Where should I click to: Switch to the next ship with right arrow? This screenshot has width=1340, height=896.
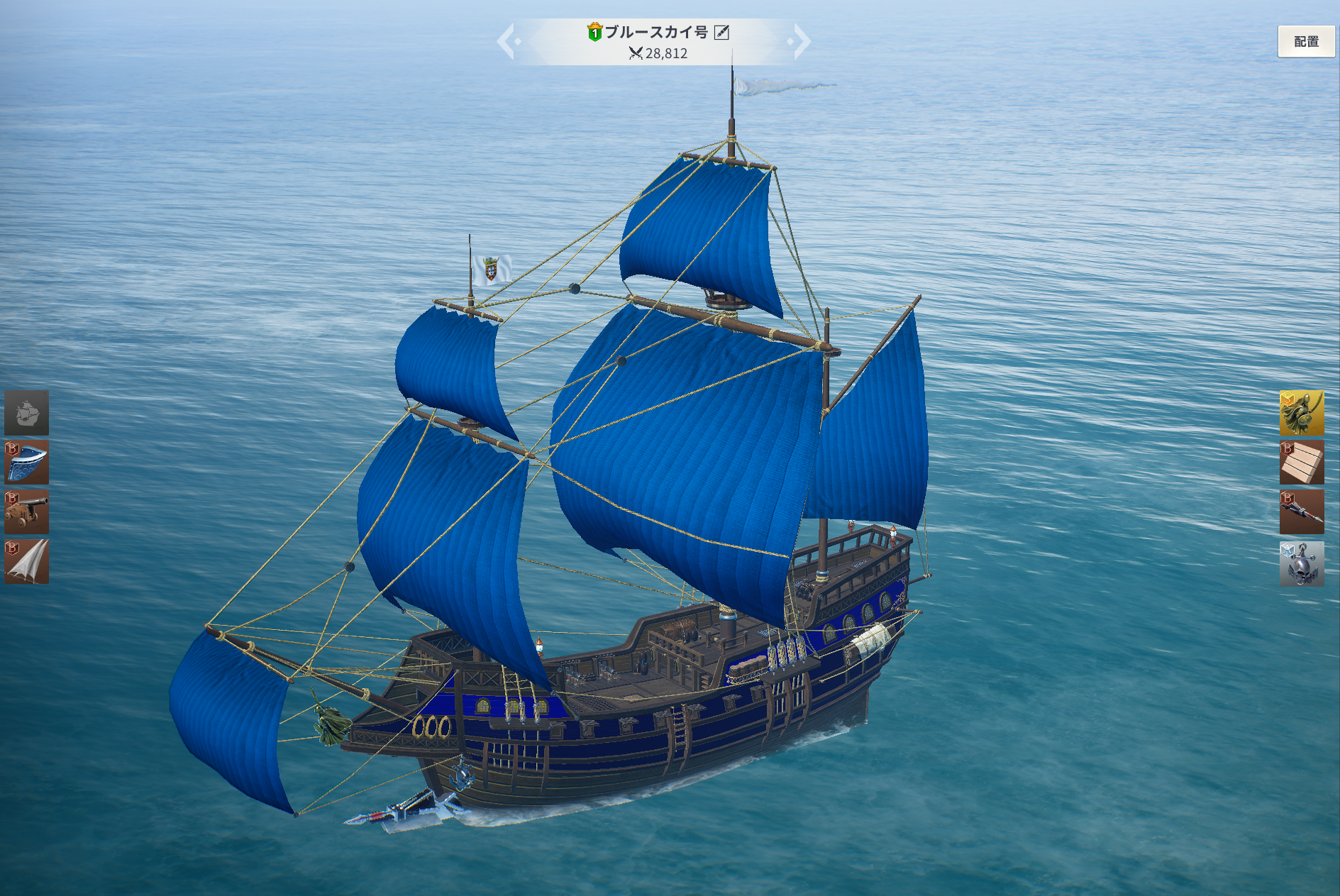coord(800,41)
